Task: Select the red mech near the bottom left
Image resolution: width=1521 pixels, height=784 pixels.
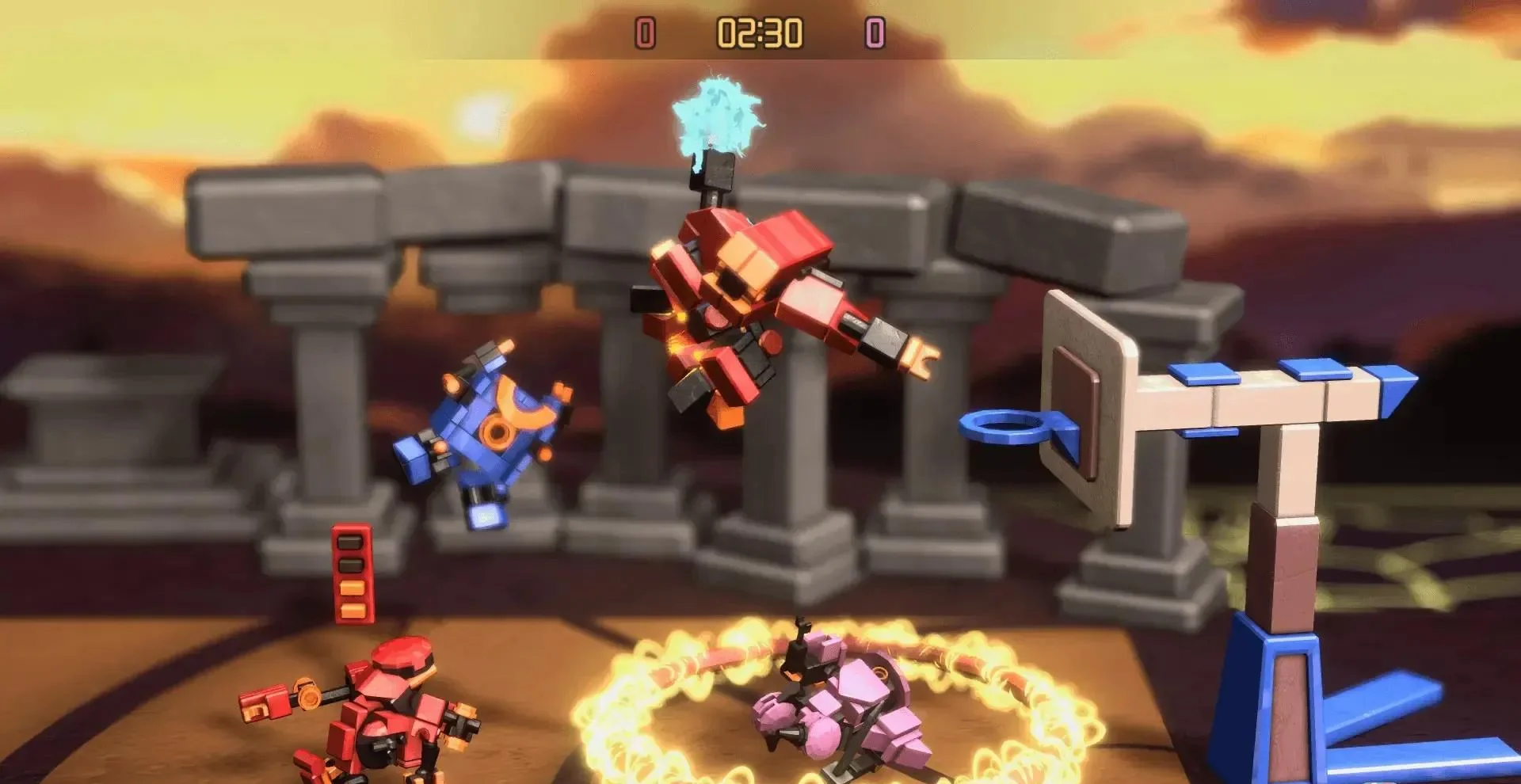Action: pyautogui.click(x=380, y=705)
